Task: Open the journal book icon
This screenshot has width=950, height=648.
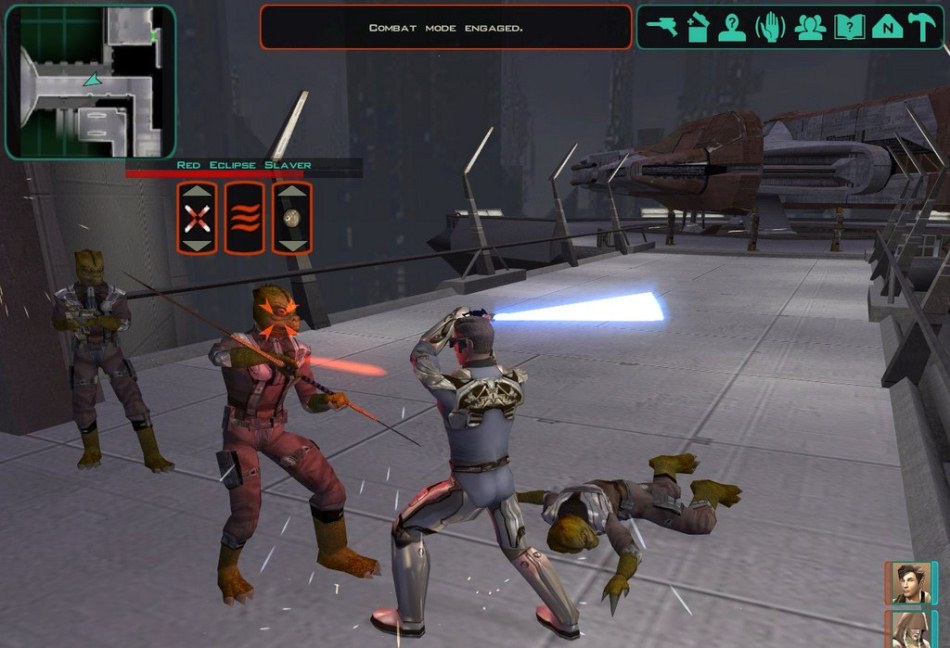Action: [849, 27]
